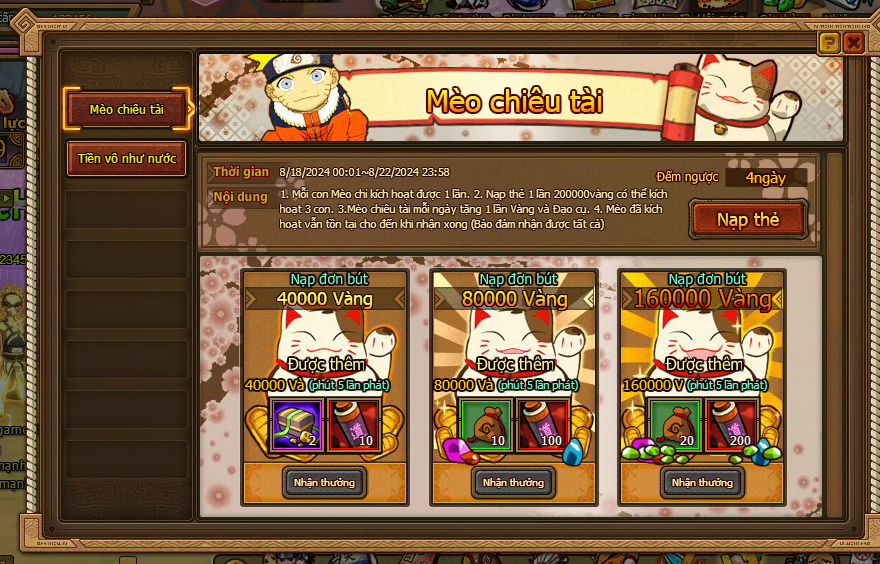Claim reward for the 80000 Vàng cat
880x564 pixels.
click(x=513, y=482)
